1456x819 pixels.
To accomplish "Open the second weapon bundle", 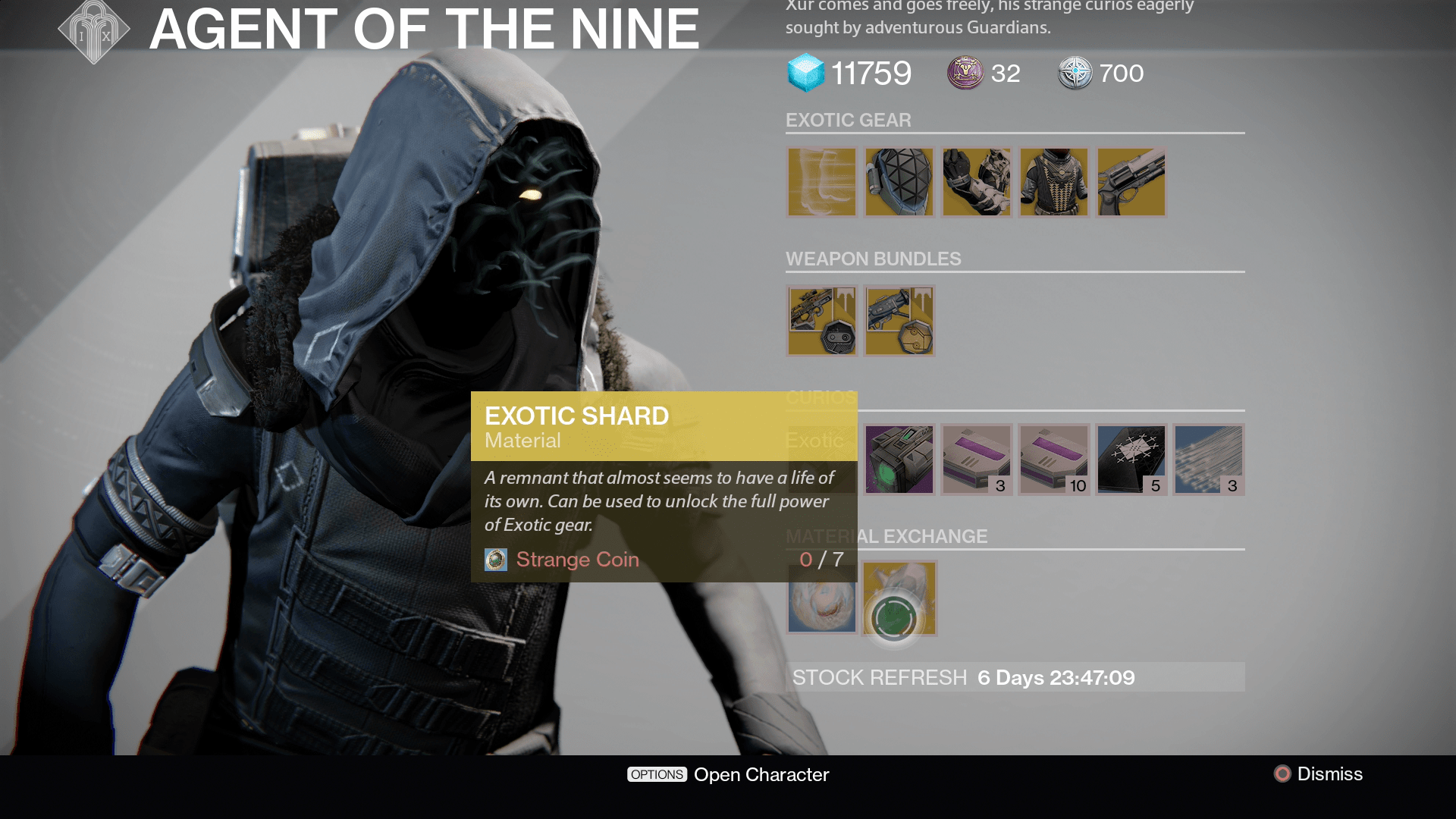I will point(899,320).
